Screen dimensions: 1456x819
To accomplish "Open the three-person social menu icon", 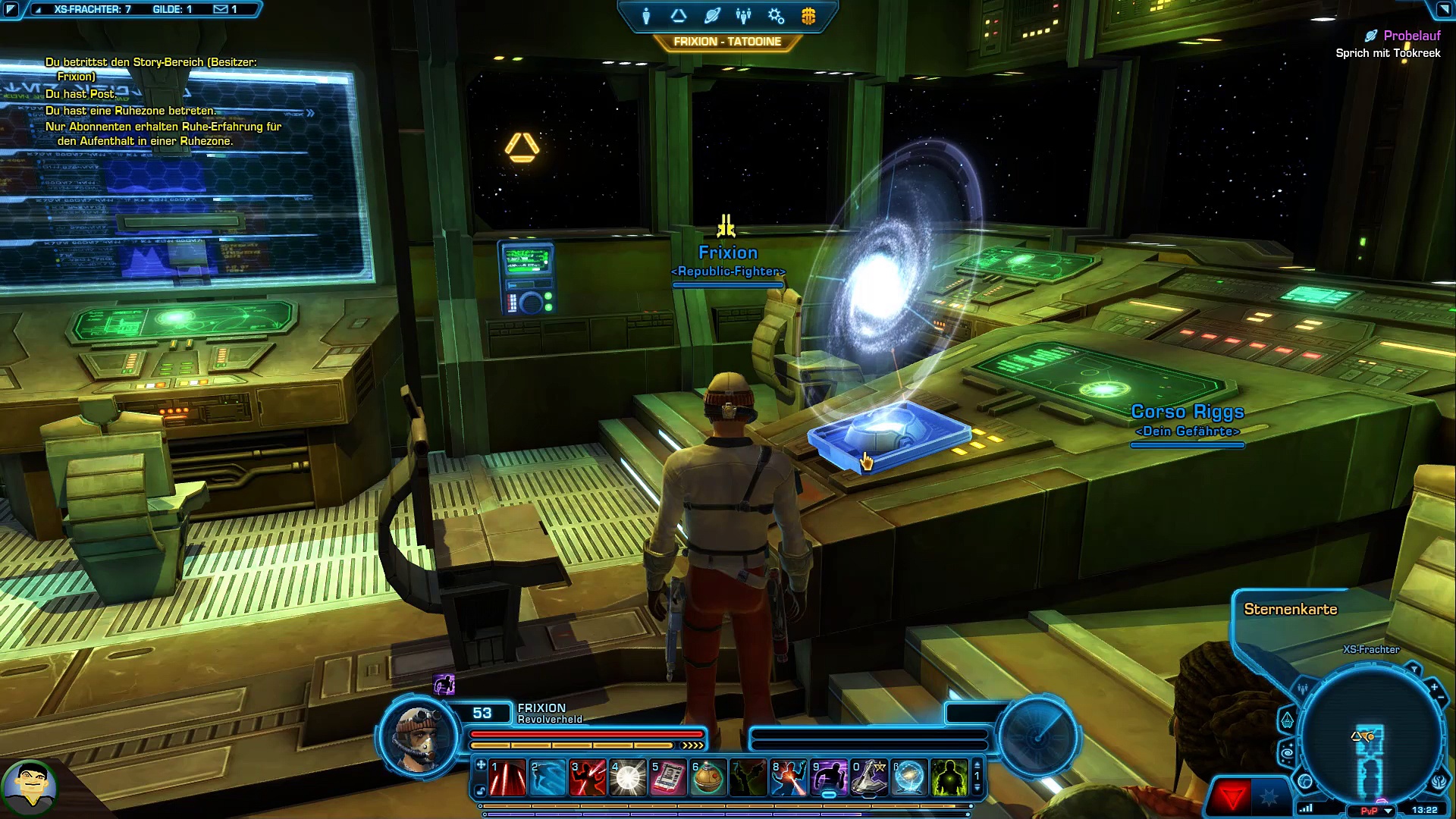I will tap(743, 16).
